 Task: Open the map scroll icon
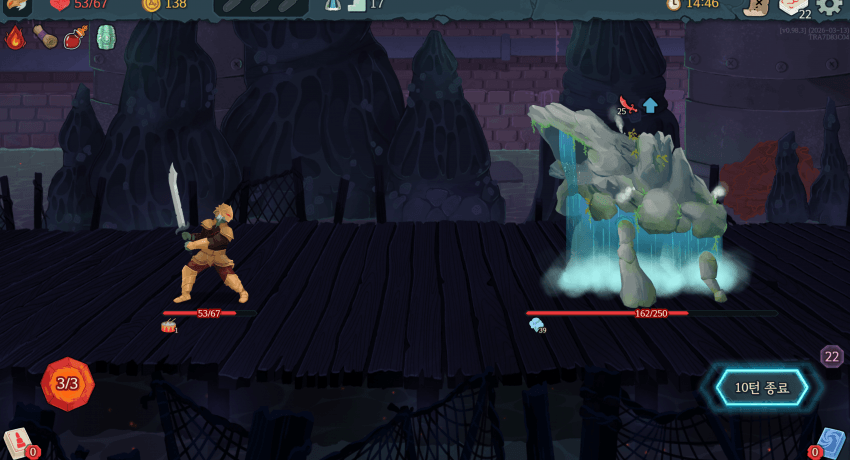click(x=756, y=6)
